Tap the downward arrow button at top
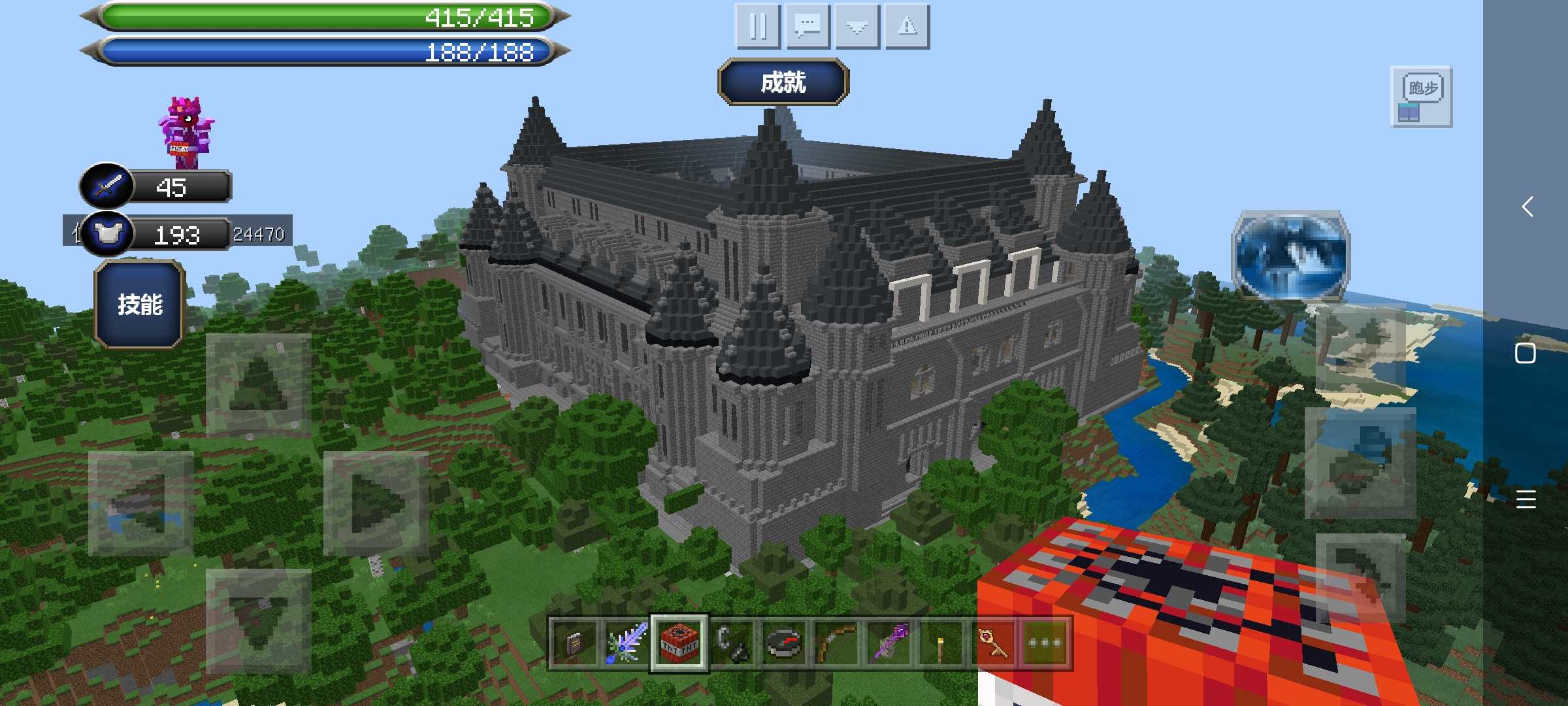This screenshot has height=706, width=1568. [x=857, y=27]
